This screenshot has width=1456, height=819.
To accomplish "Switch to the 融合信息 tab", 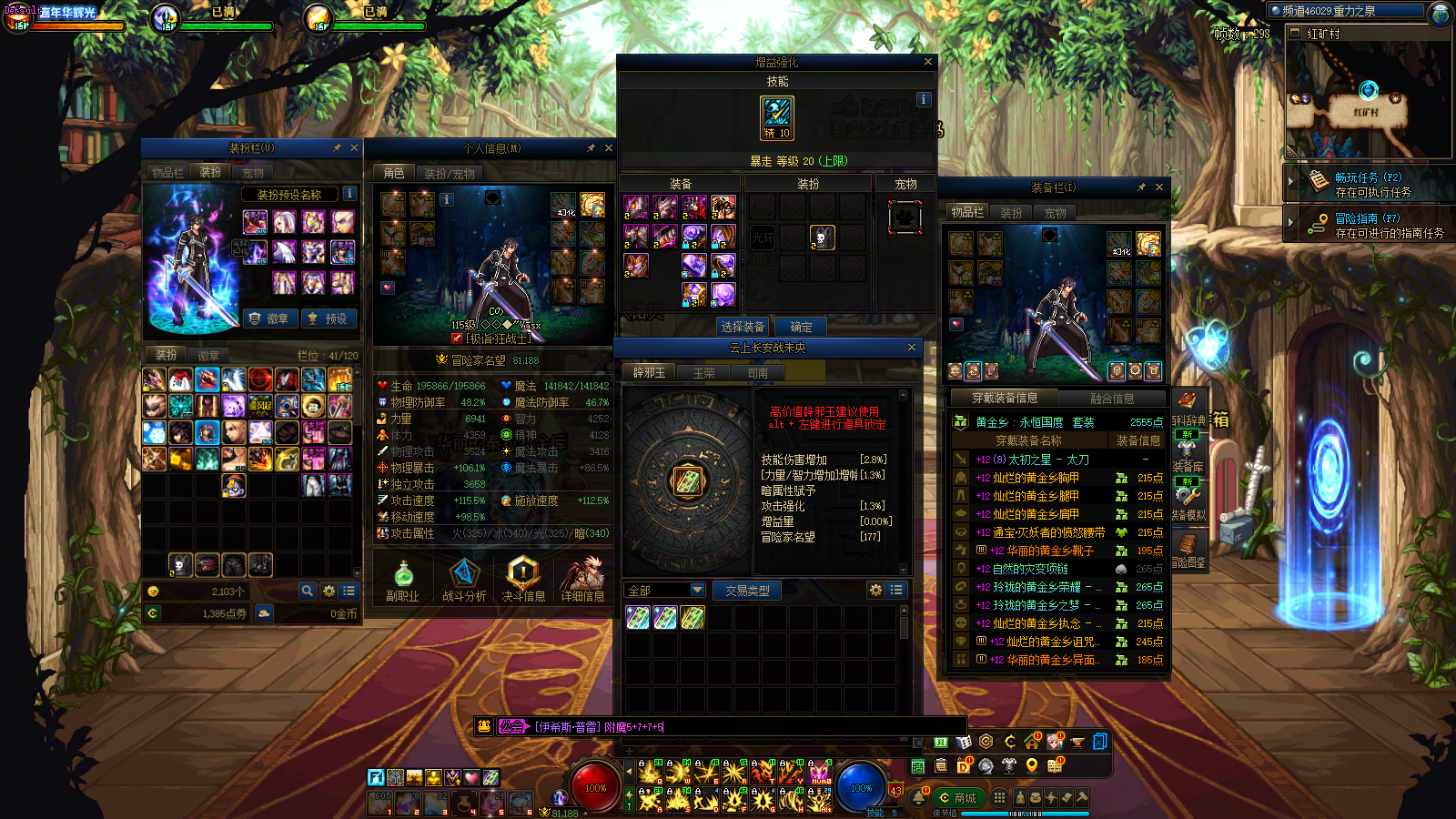I will tap(1112, 399).
